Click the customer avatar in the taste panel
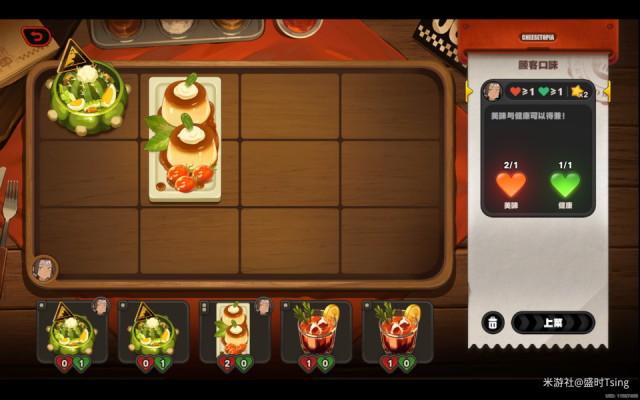Screen dimensions: 640x400 (493, 92)
